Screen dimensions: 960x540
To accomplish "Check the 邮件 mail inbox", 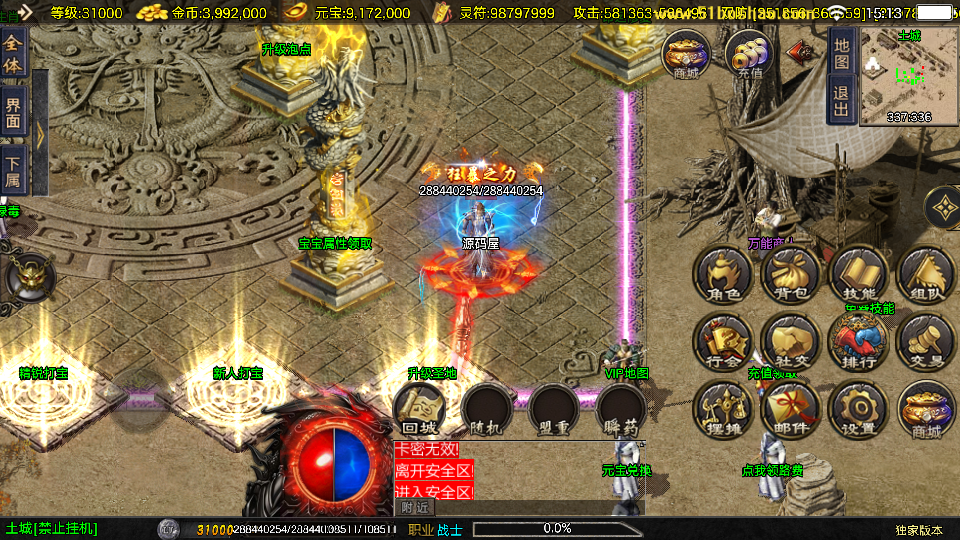I will pos(790,410).
